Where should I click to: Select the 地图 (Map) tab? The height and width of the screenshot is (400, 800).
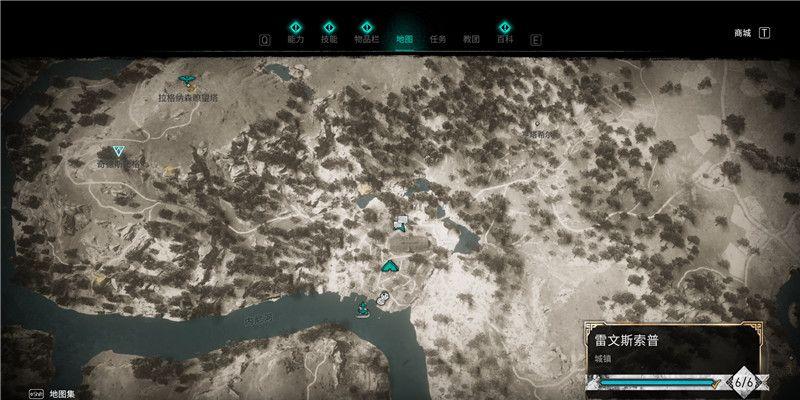pos(404,40)
